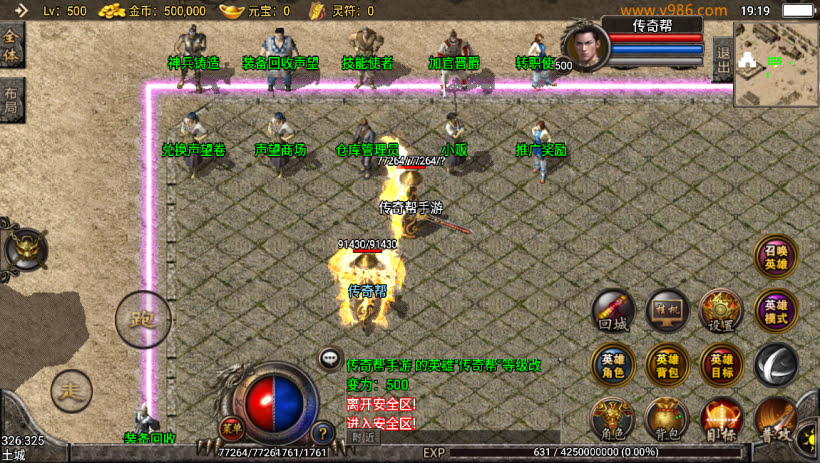Screen dimensions: 820x463
Task: Open the 角色 character sheet
Action: point(613,418)
